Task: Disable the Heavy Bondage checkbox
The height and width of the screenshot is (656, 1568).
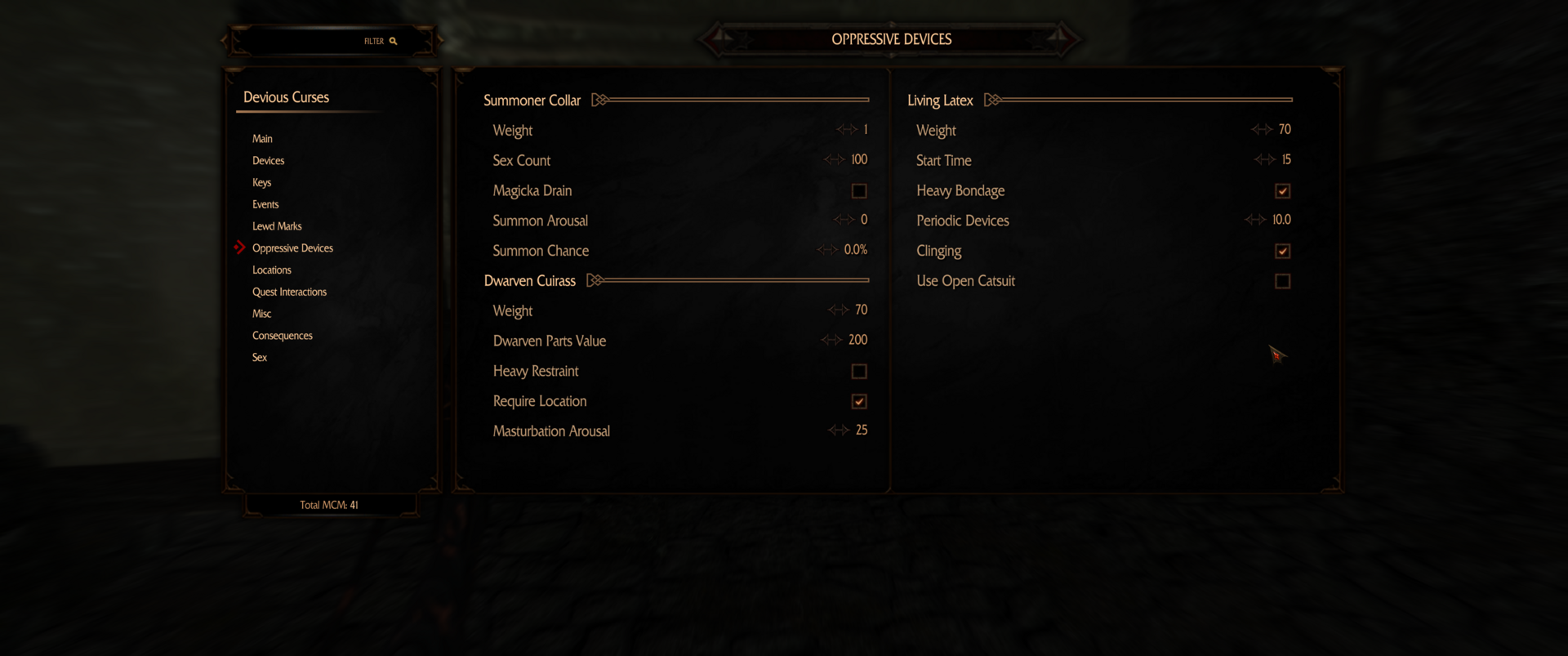Action: [x=1282, y=190]
